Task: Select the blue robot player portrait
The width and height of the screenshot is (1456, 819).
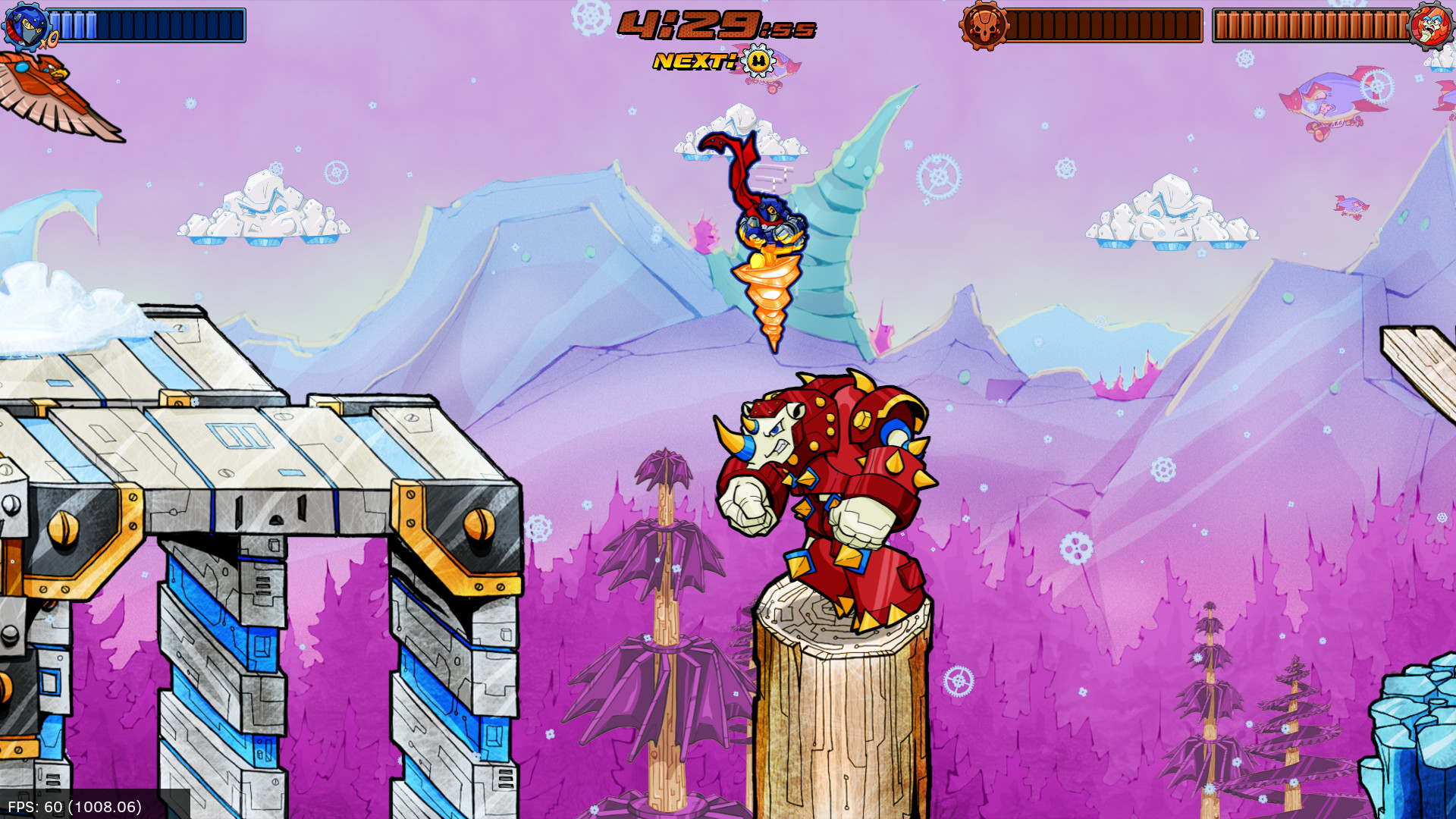Action: click(x=27, y=27)
